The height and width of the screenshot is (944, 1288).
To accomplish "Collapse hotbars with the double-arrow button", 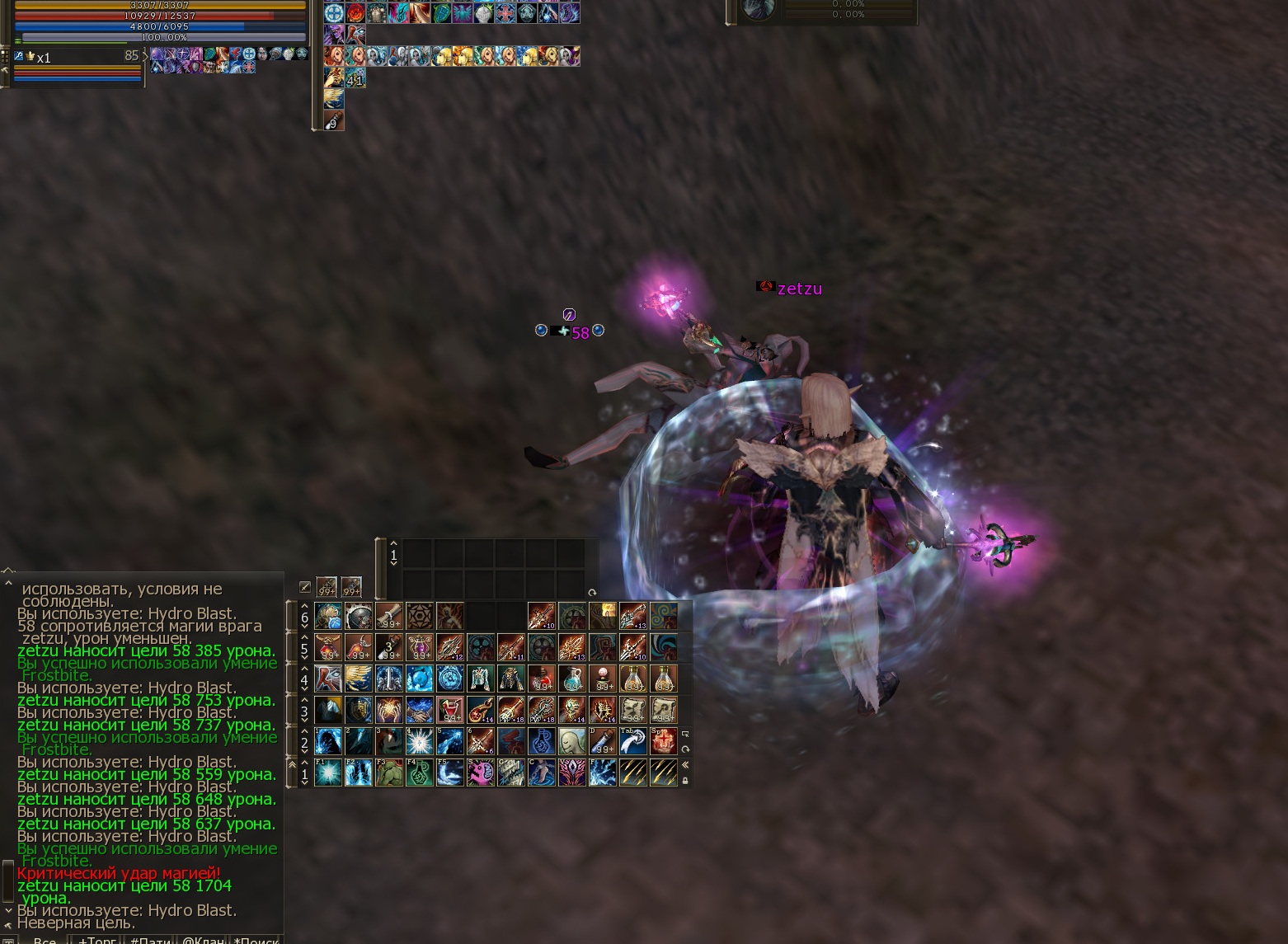I will (x=685, y=764).
